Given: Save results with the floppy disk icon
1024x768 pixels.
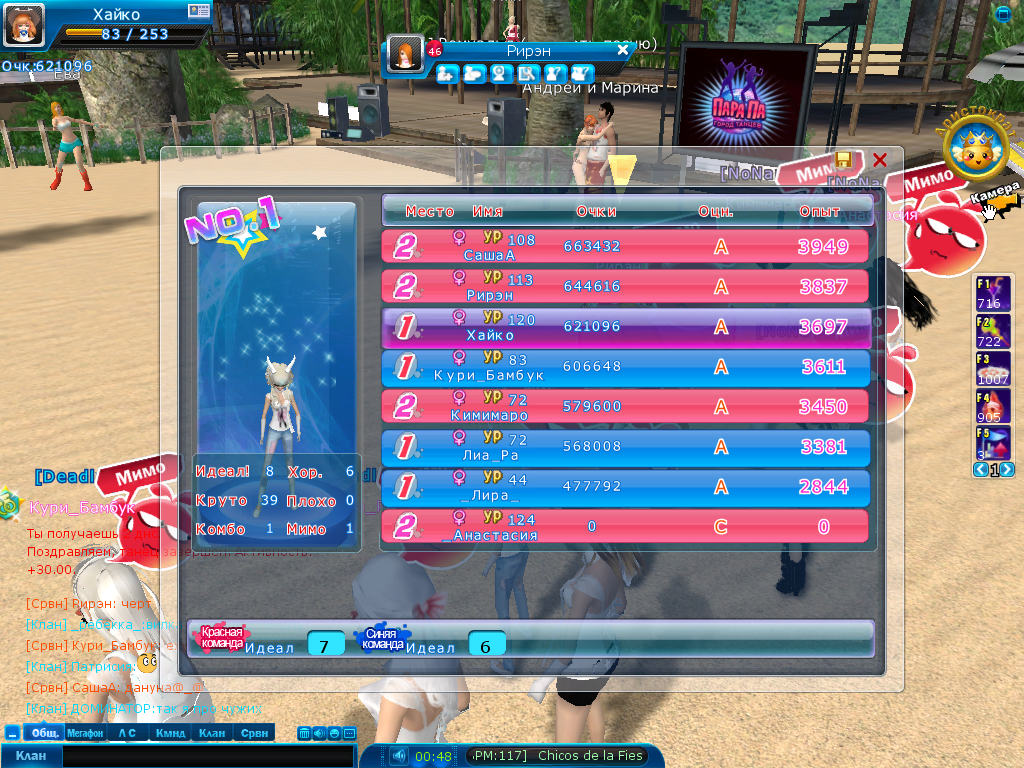Looking at the screenshot, I should coord(844,160).
